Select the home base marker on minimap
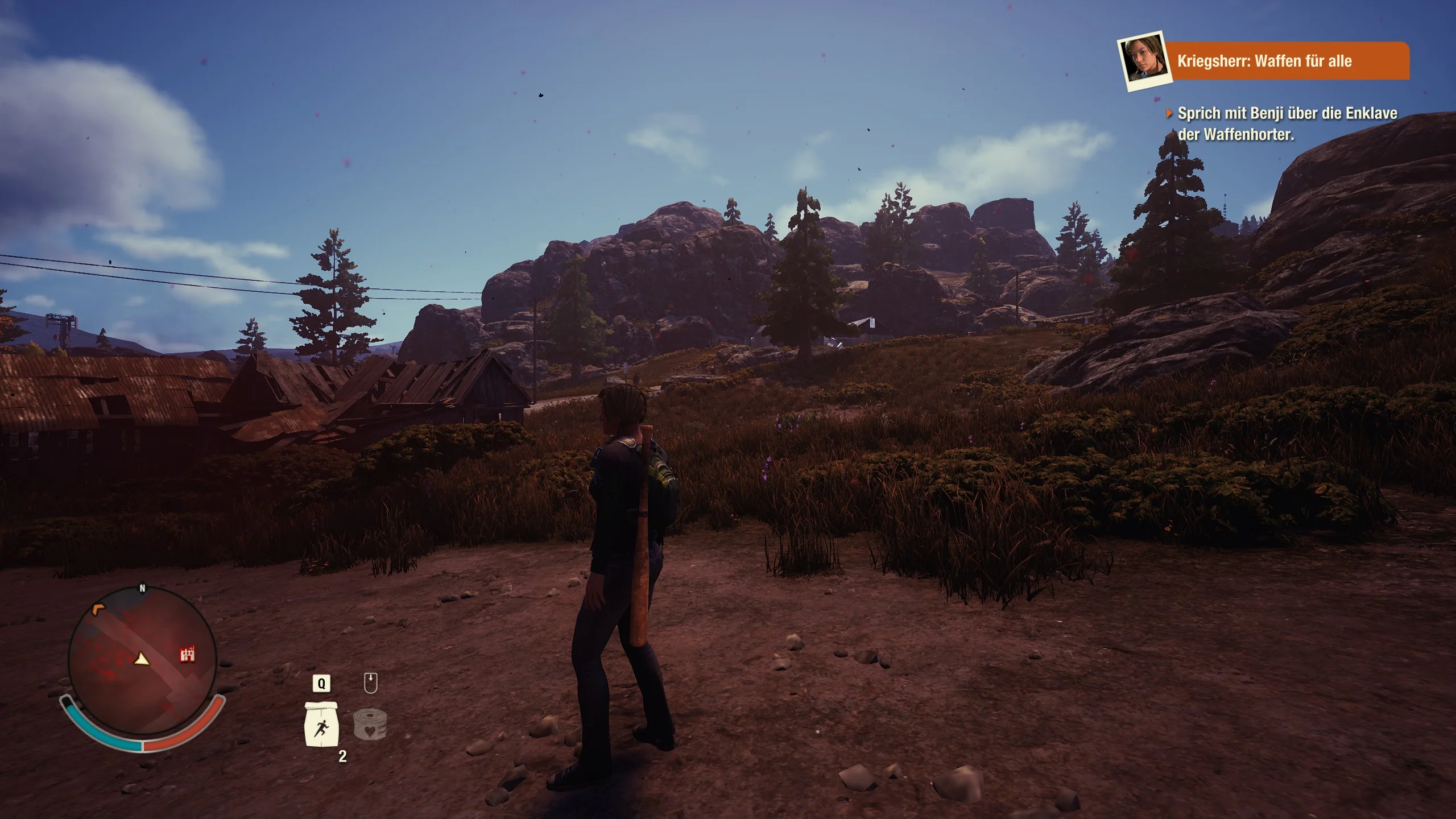Viewport: 1456px width, 819px height. (x=188, y=655)
